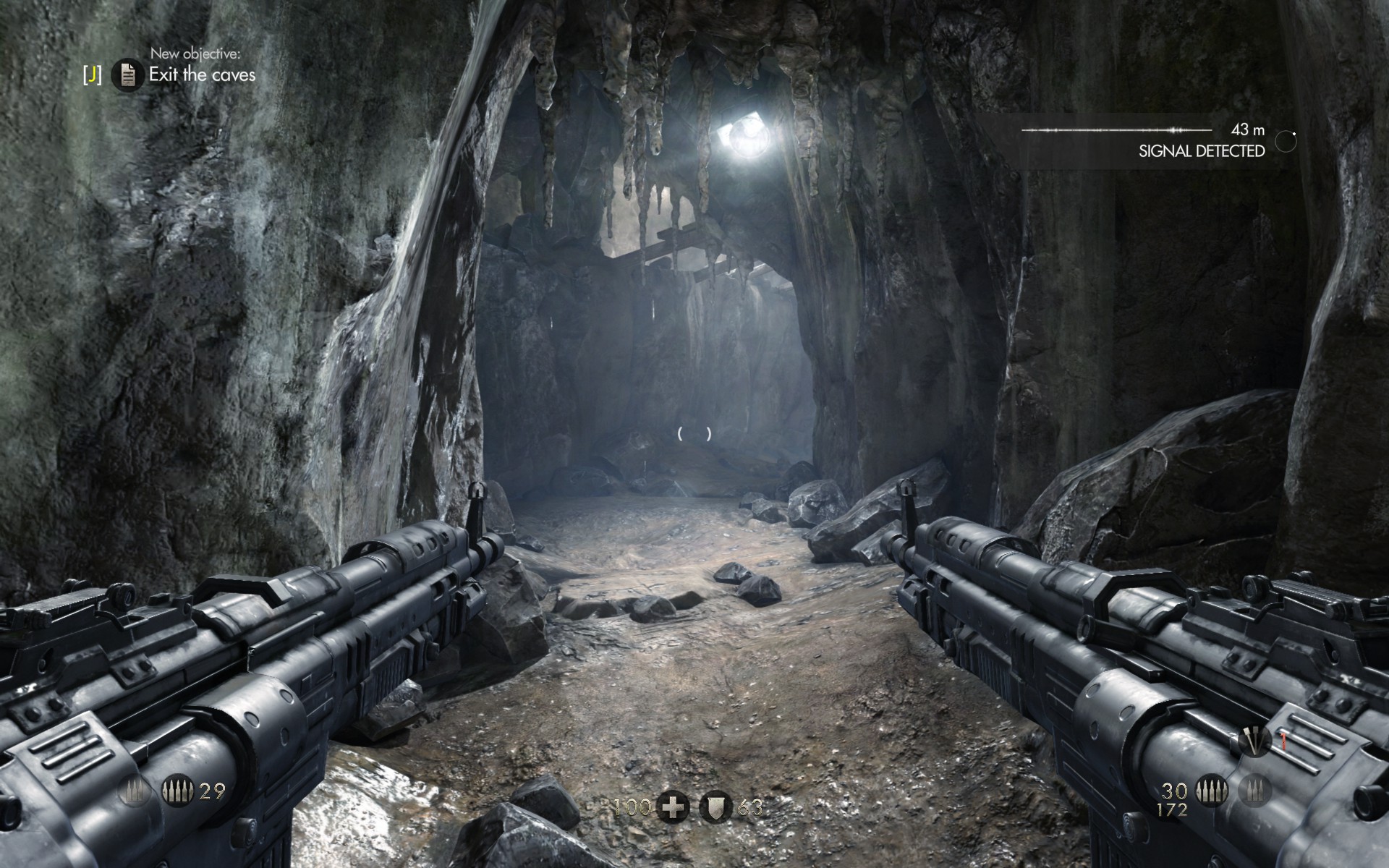This screenshot has height=868, width=1389.
Task: Select the left weapon's bullet icon
Action: pyautogui.click(x=177, y=792)
